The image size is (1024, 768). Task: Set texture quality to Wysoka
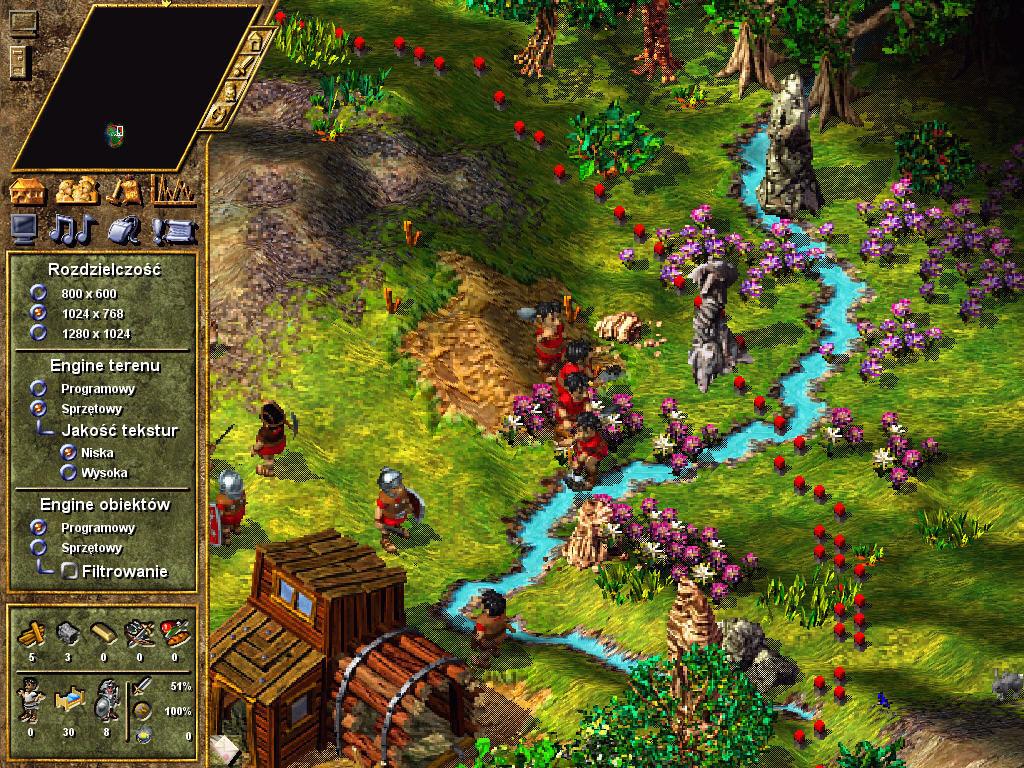click(69, 472)
